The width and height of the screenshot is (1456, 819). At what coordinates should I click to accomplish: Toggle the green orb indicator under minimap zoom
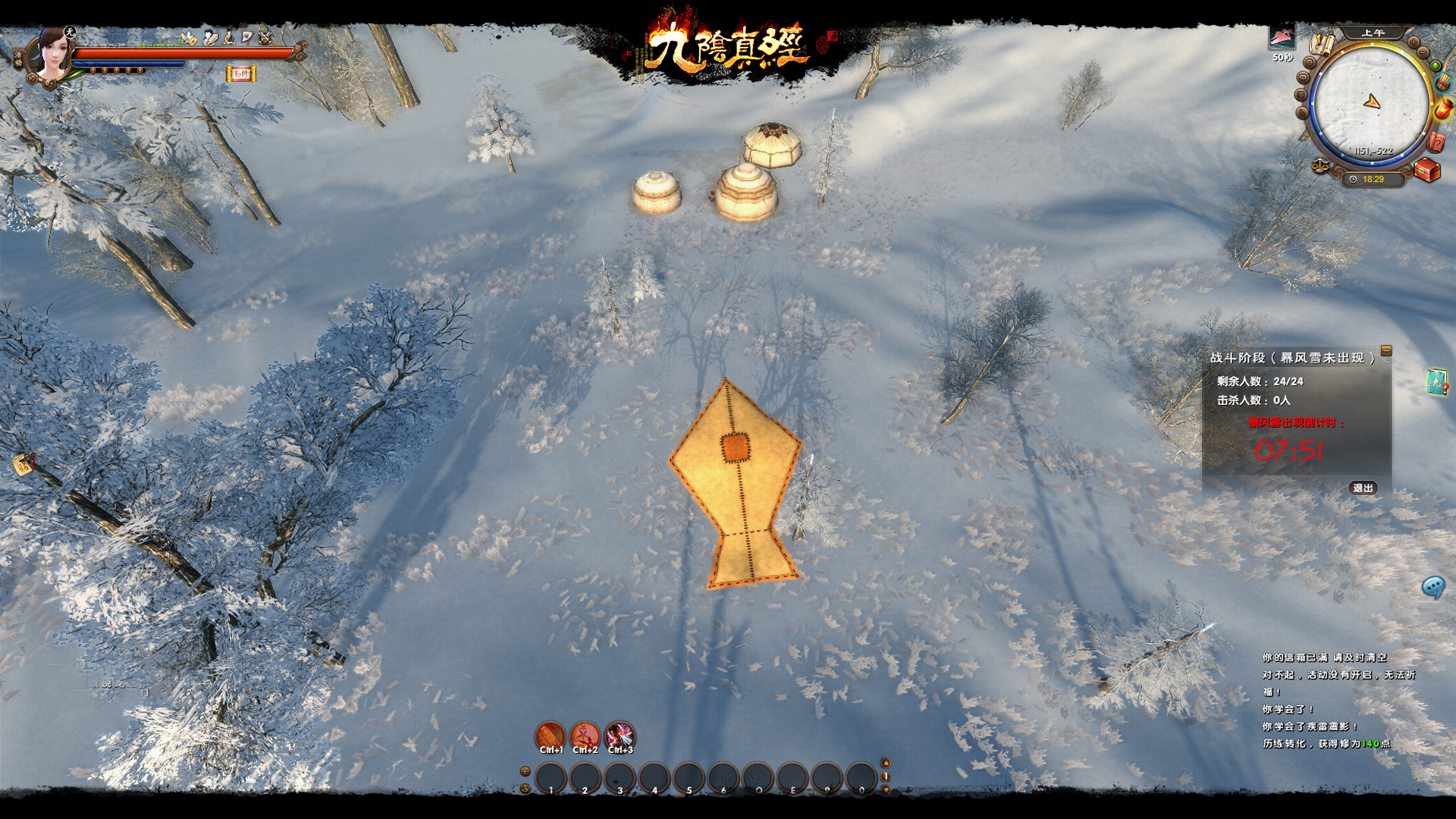click(1435, 64)
